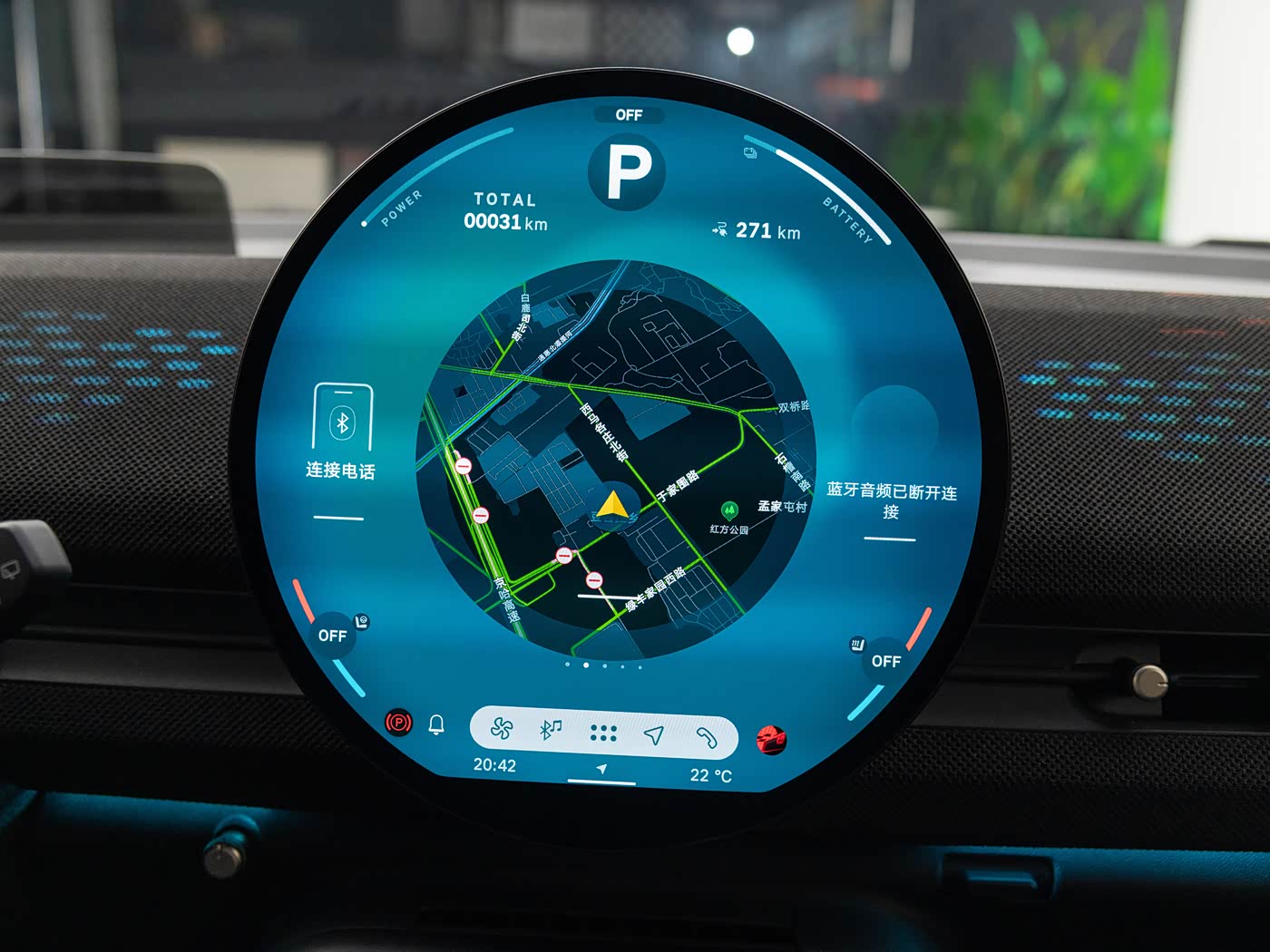The height and width of the screenshot is (952, 1270).
Task: Toggle the right temperature OFF button
Action: [886, 661]
